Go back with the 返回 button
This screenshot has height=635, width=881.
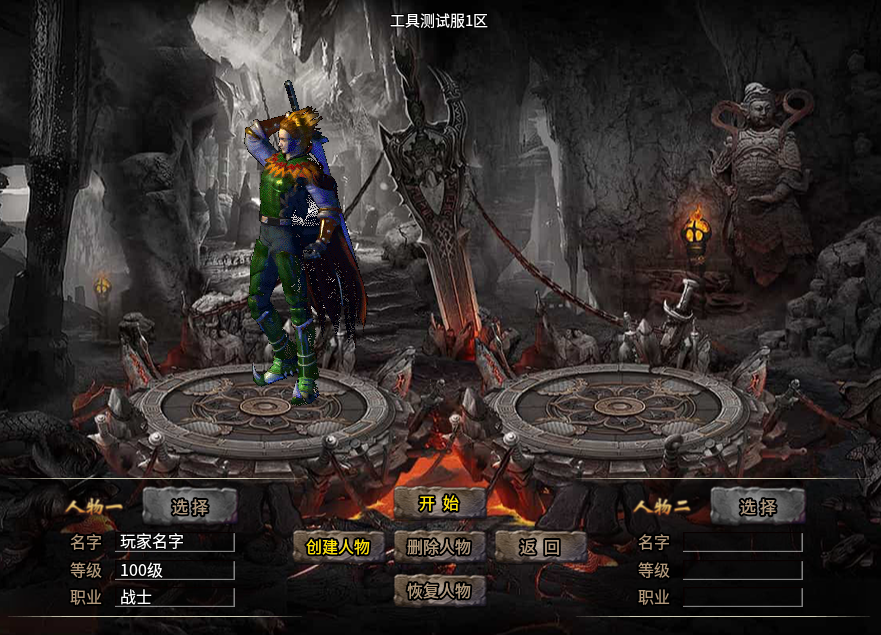click(x=540, y=547)
